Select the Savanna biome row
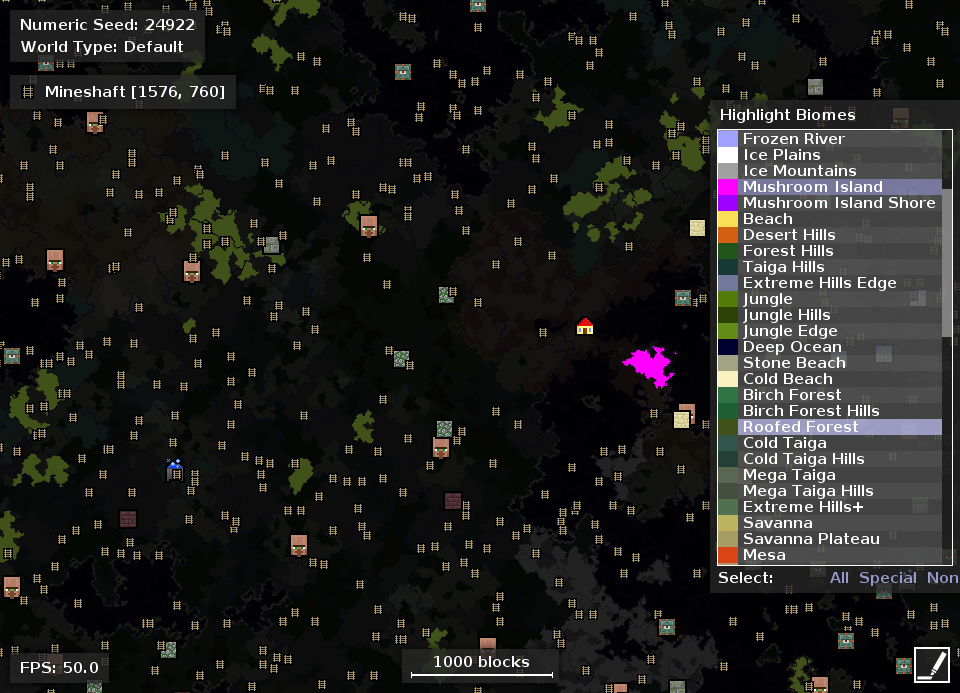 tap(777, 523)
